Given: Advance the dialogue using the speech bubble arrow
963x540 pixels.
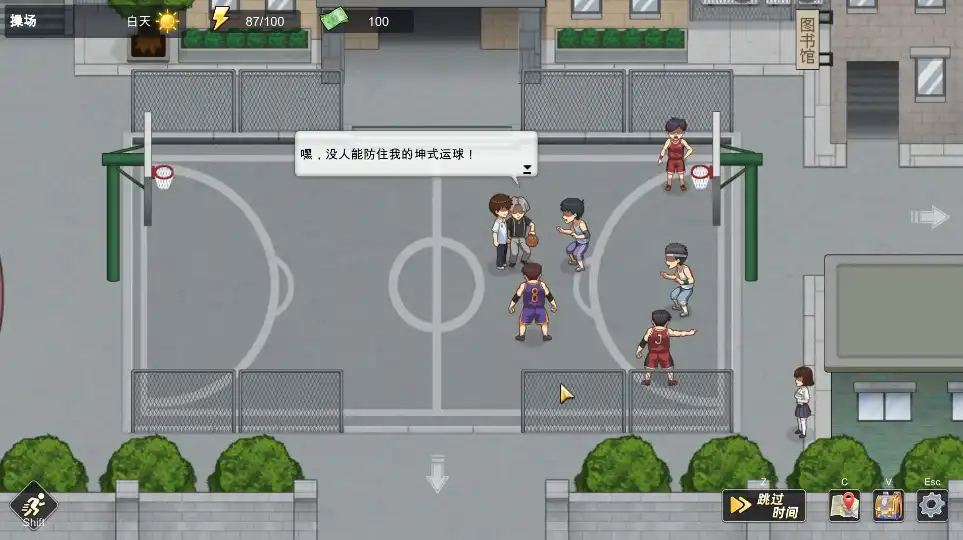Looking at the screenshot, I should (x=527, y=169).
